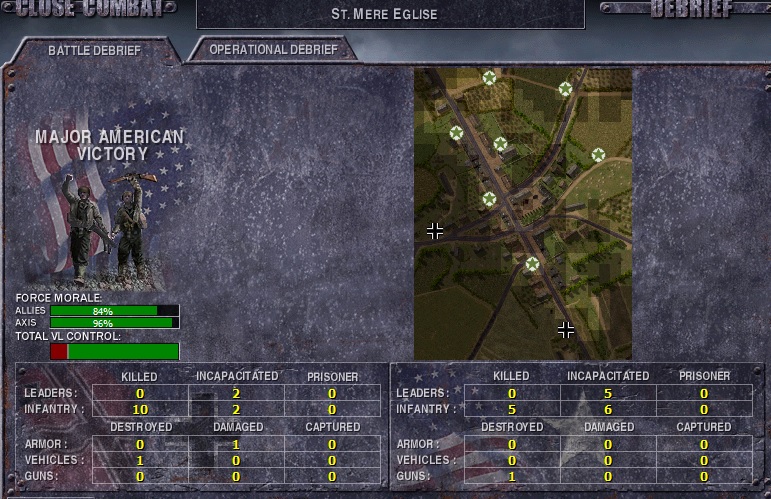Switch to the Operational Debrief tab

(274, 49)
